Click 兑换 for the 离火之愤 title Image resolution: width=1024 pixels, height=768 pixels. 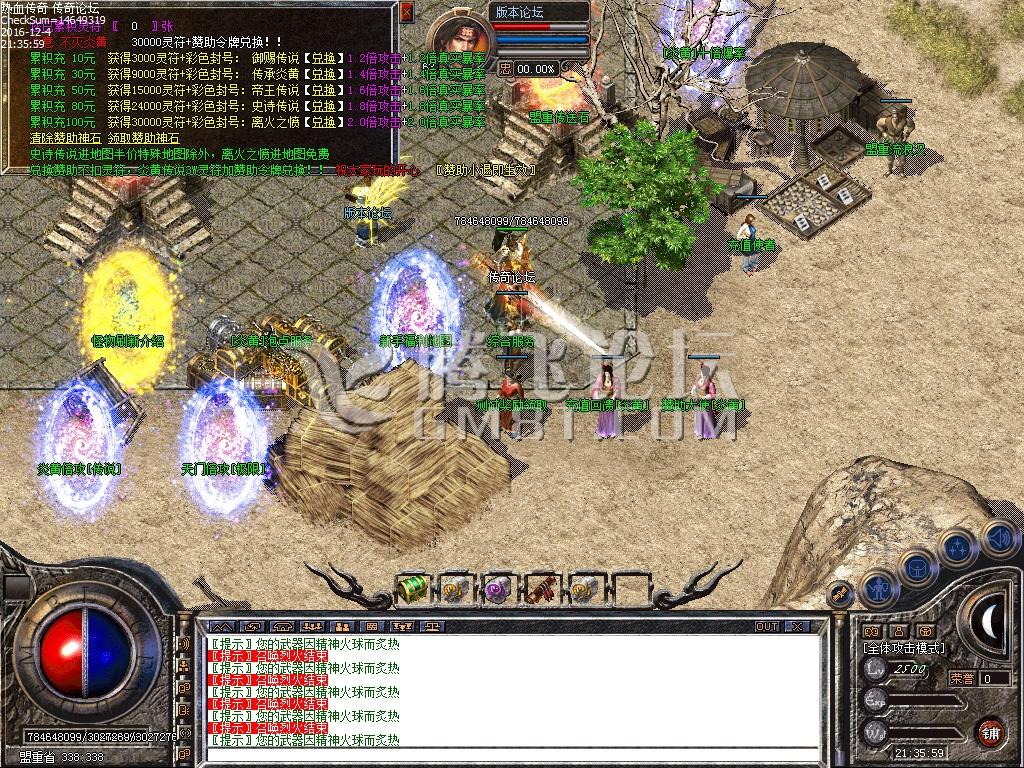tap(322, 122)
